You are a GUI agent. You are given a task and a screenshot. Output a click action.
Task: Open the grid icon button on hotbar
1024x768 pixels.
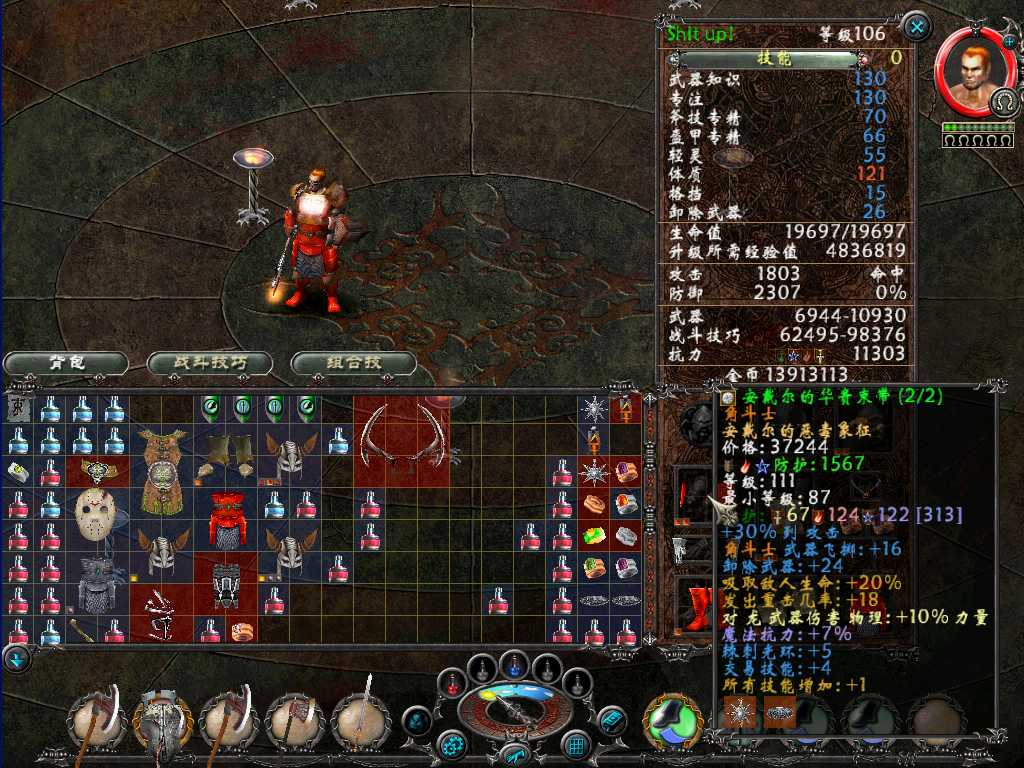tap(575, 745)
